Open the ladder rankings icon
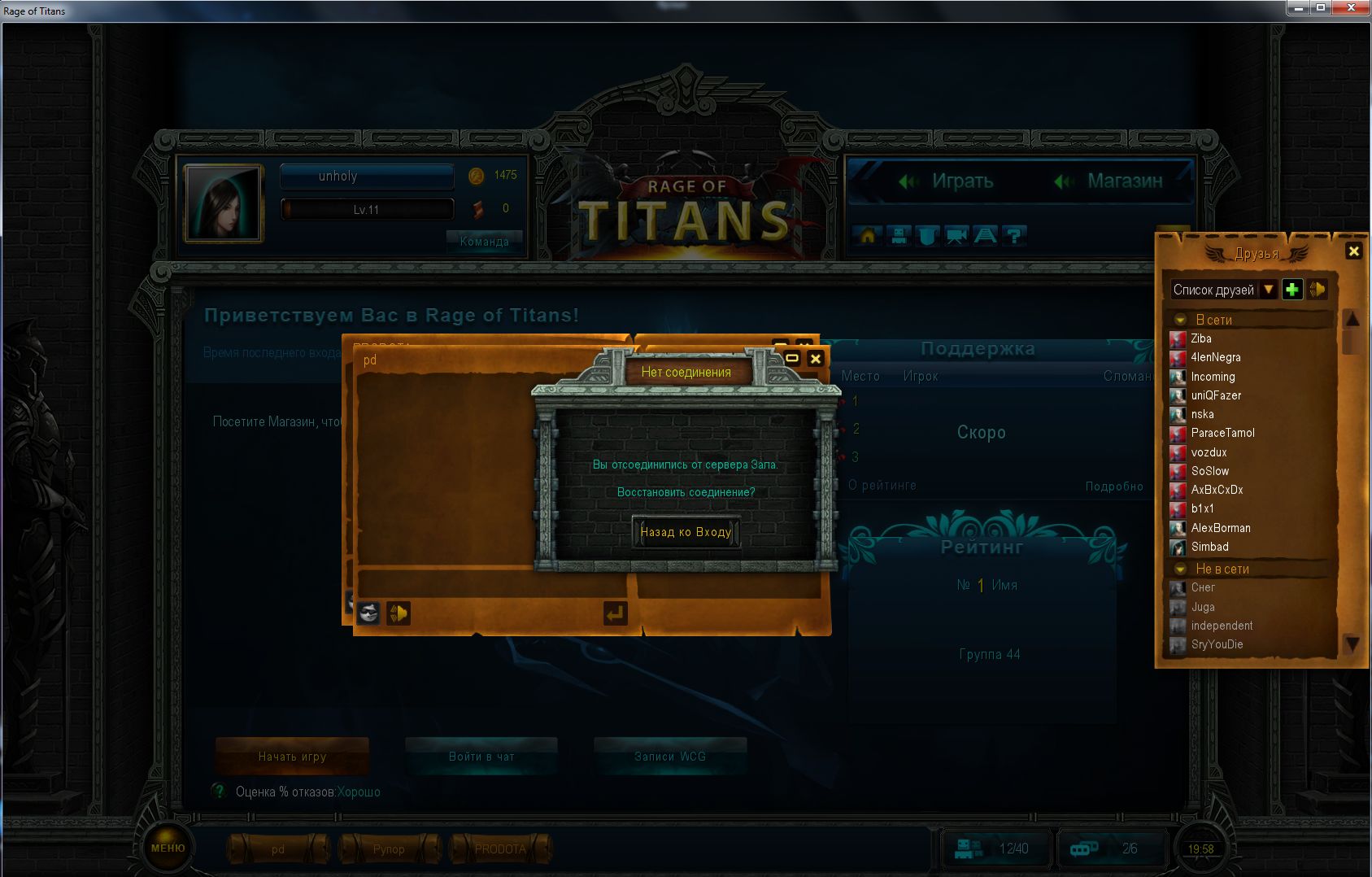Viewport: 1372px width, 877px height. pyautogui.click(x=987, y=237)
